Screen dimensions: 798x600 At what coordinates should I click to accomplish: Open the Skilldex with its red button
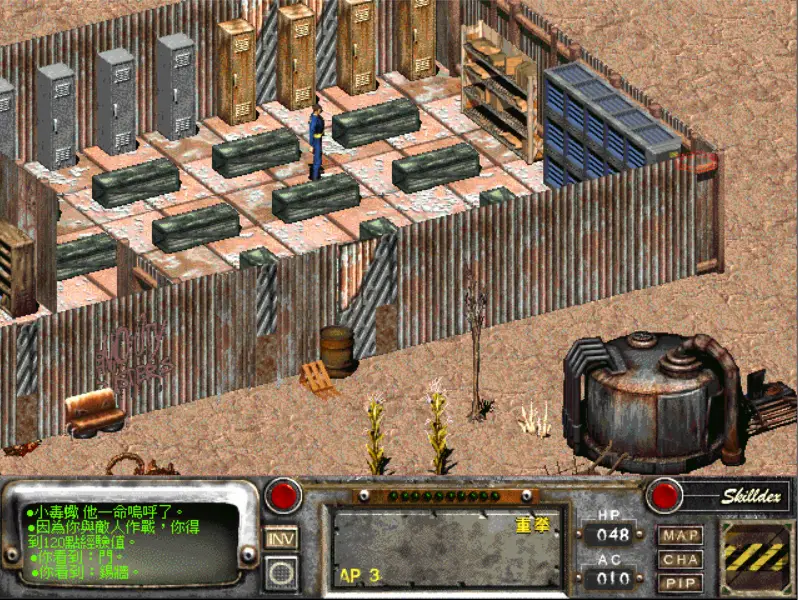664,495
